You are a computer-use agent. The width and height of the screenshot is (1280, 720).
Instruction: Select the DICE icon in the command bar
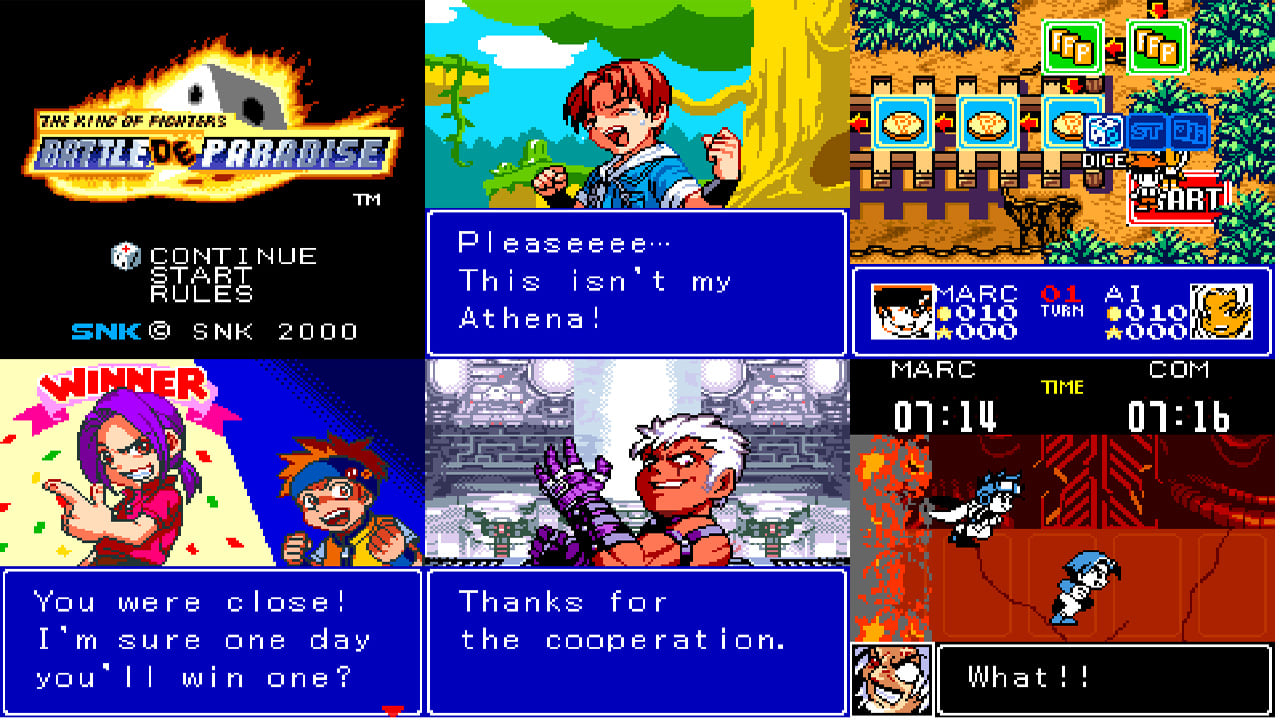point(1104,131)
